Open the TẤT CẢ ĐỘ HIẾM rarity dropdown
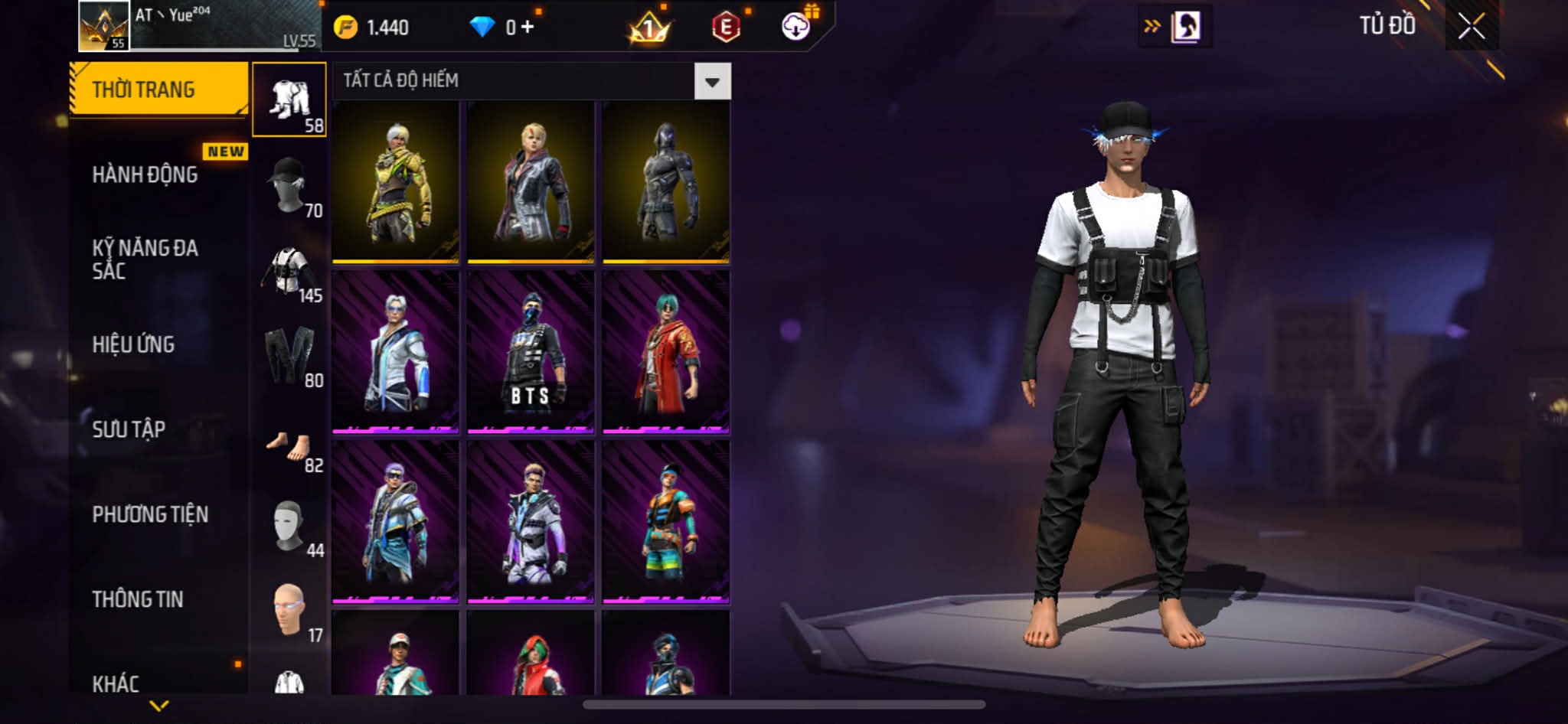The width and height of the screenshot is (1568, 724). point(712,82)
